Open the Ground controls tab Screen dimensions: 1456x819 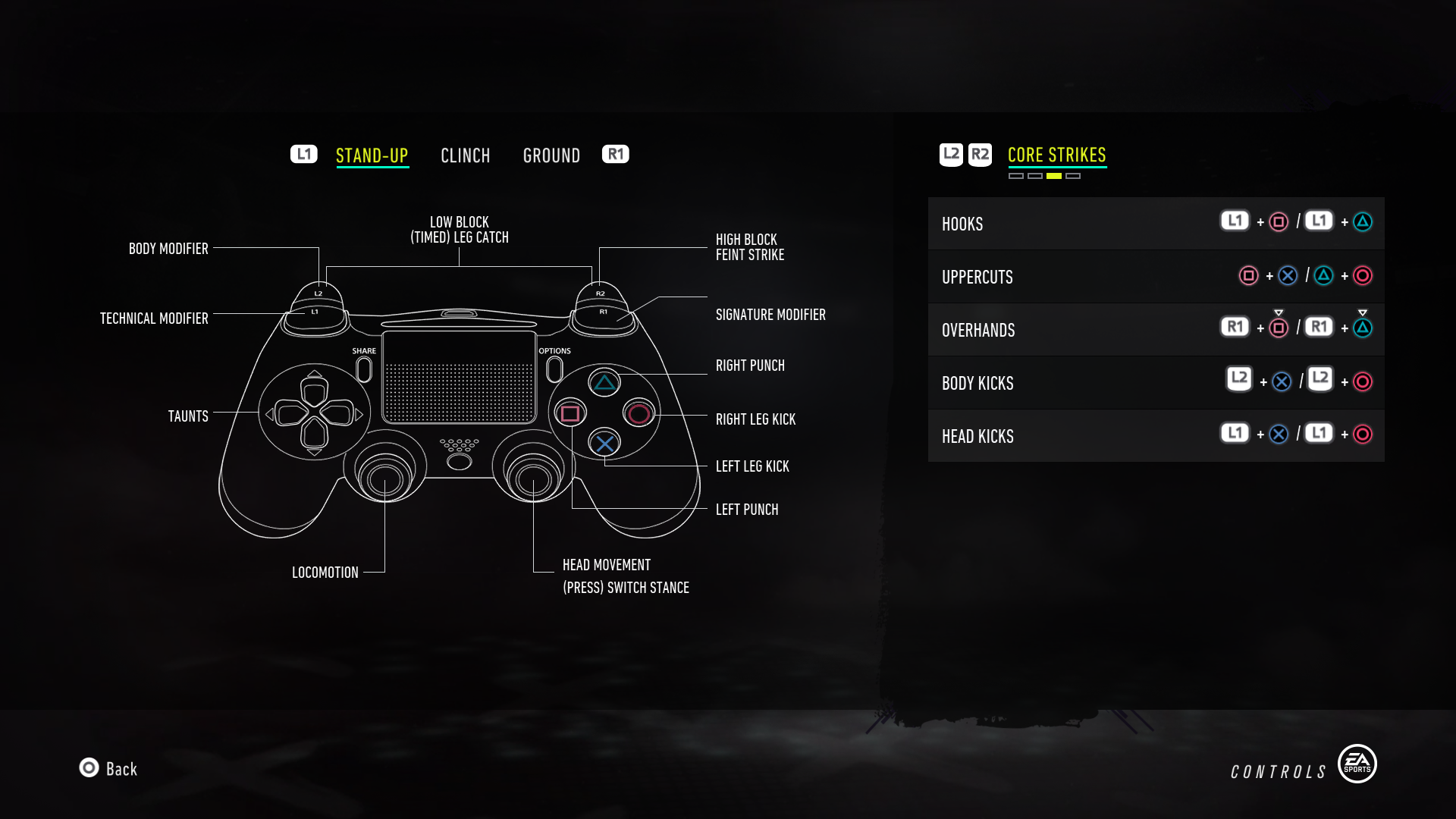click(551, 155)
